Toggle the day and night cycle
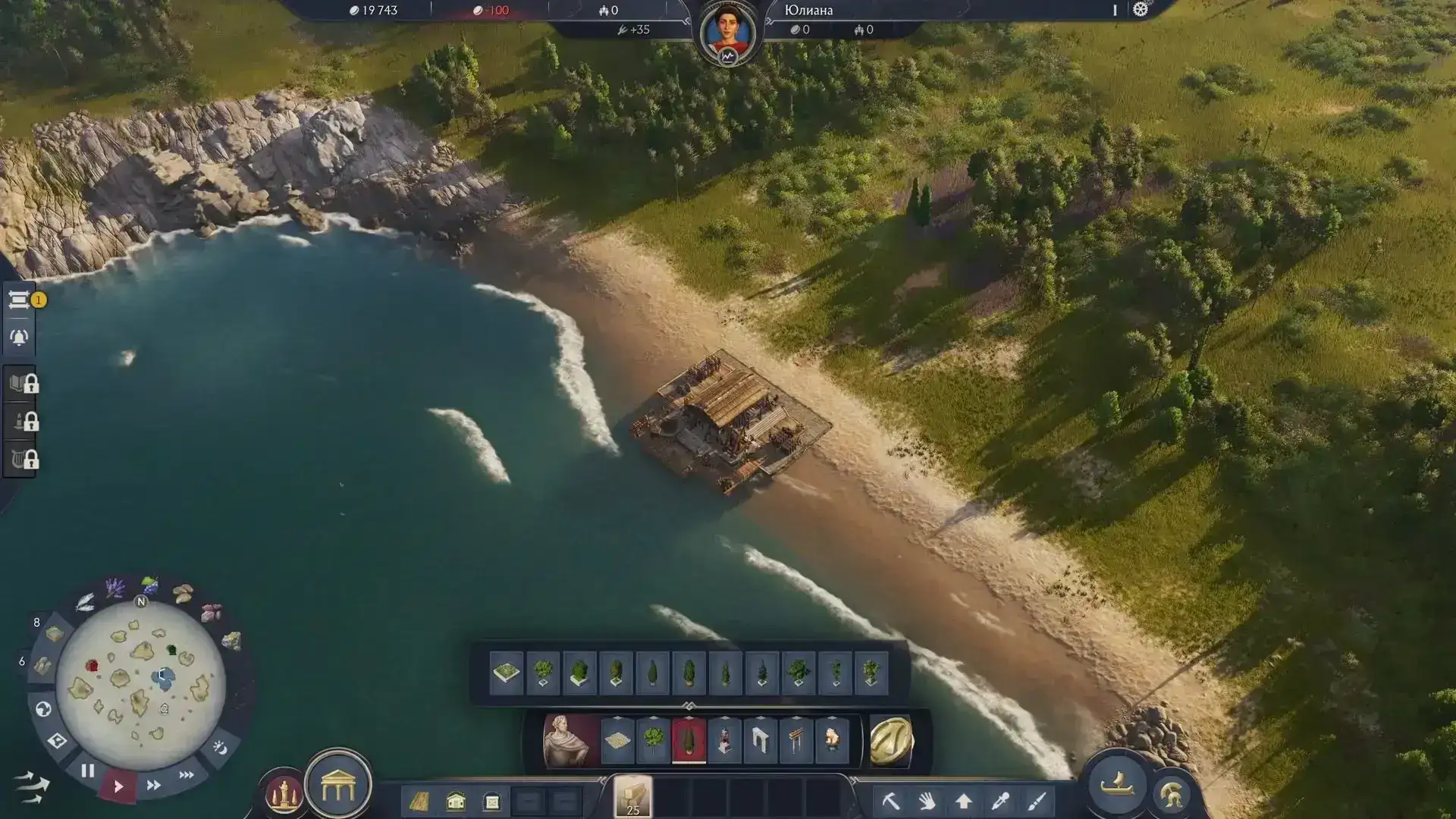 (220, 748)
